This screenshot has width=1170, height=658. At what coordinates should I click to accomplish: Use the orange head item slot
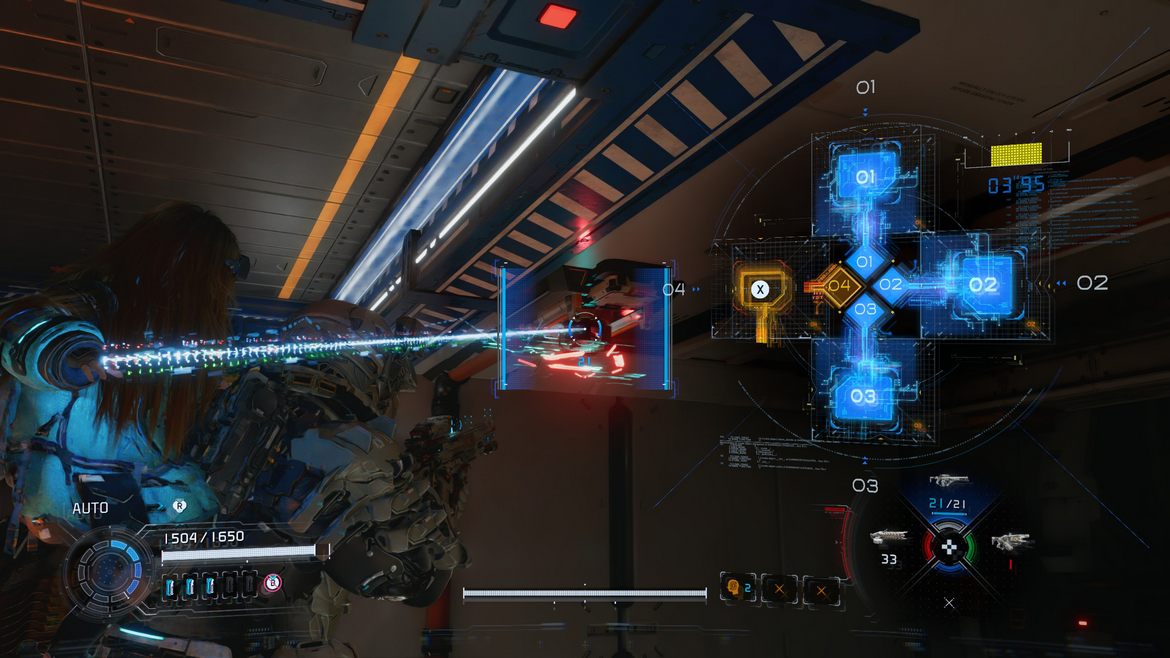738,589
